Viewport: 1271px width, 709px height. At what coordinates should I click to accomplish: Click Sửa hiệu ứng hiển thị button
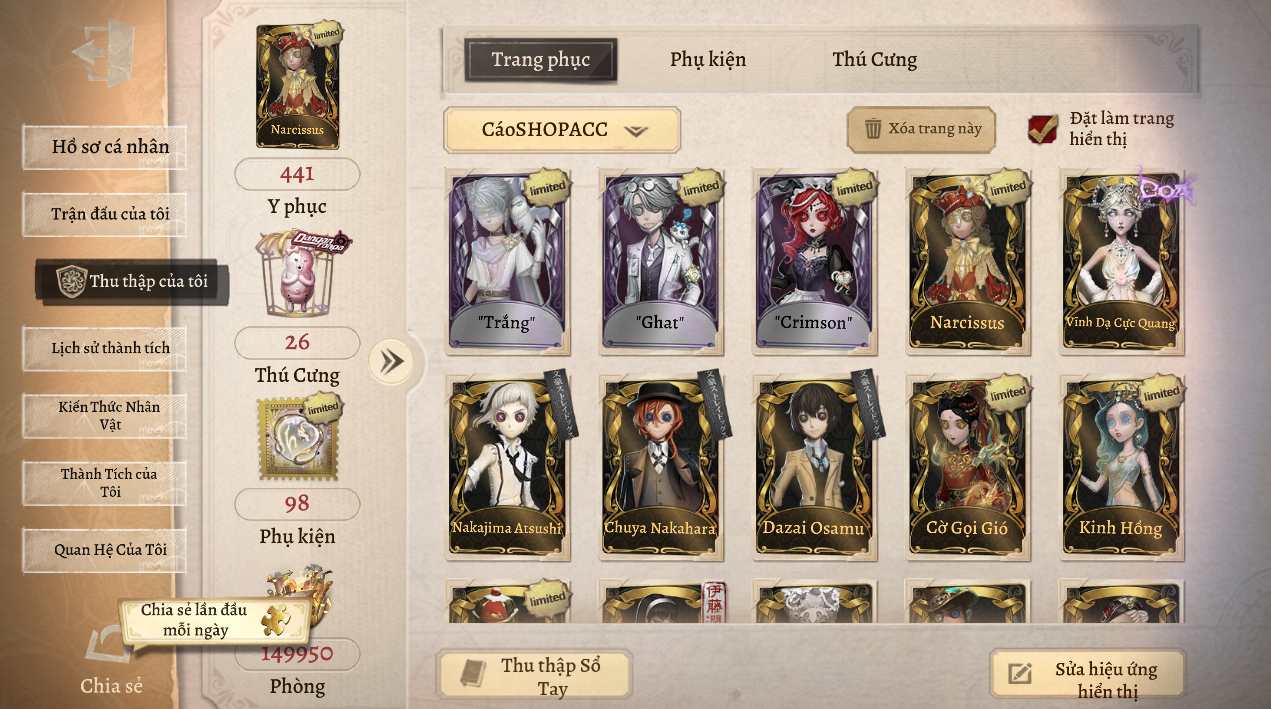(1088, 678)
